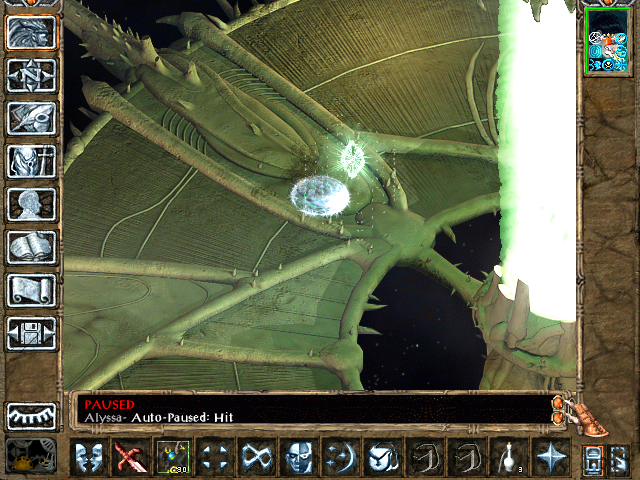This screenshot has height=480, width=640.
Task: Use the potion bottle quick item slot
Action: [507, 458]
